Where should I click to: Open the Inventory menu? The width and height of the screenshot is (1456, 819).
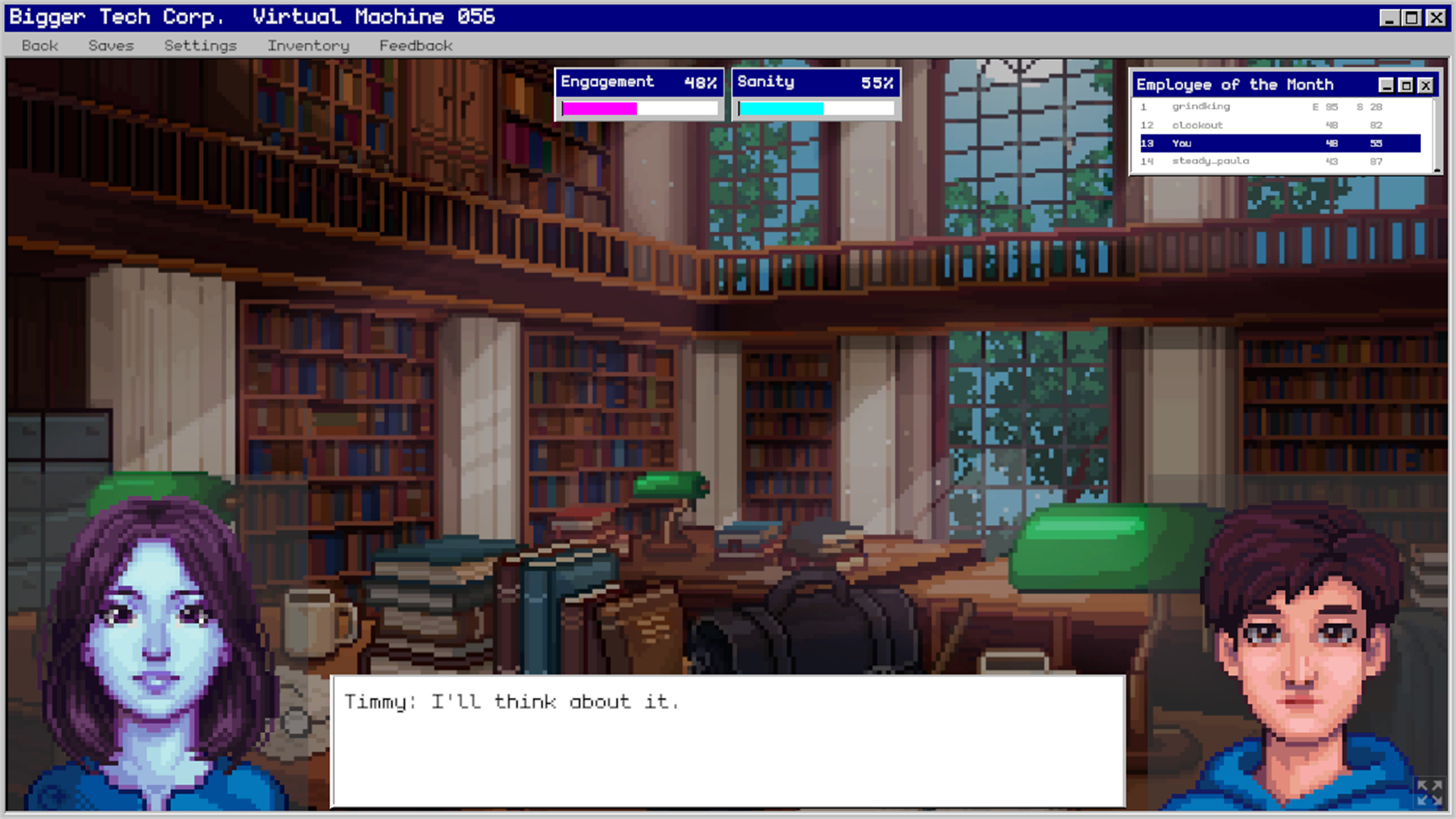(x=307, y=45)
